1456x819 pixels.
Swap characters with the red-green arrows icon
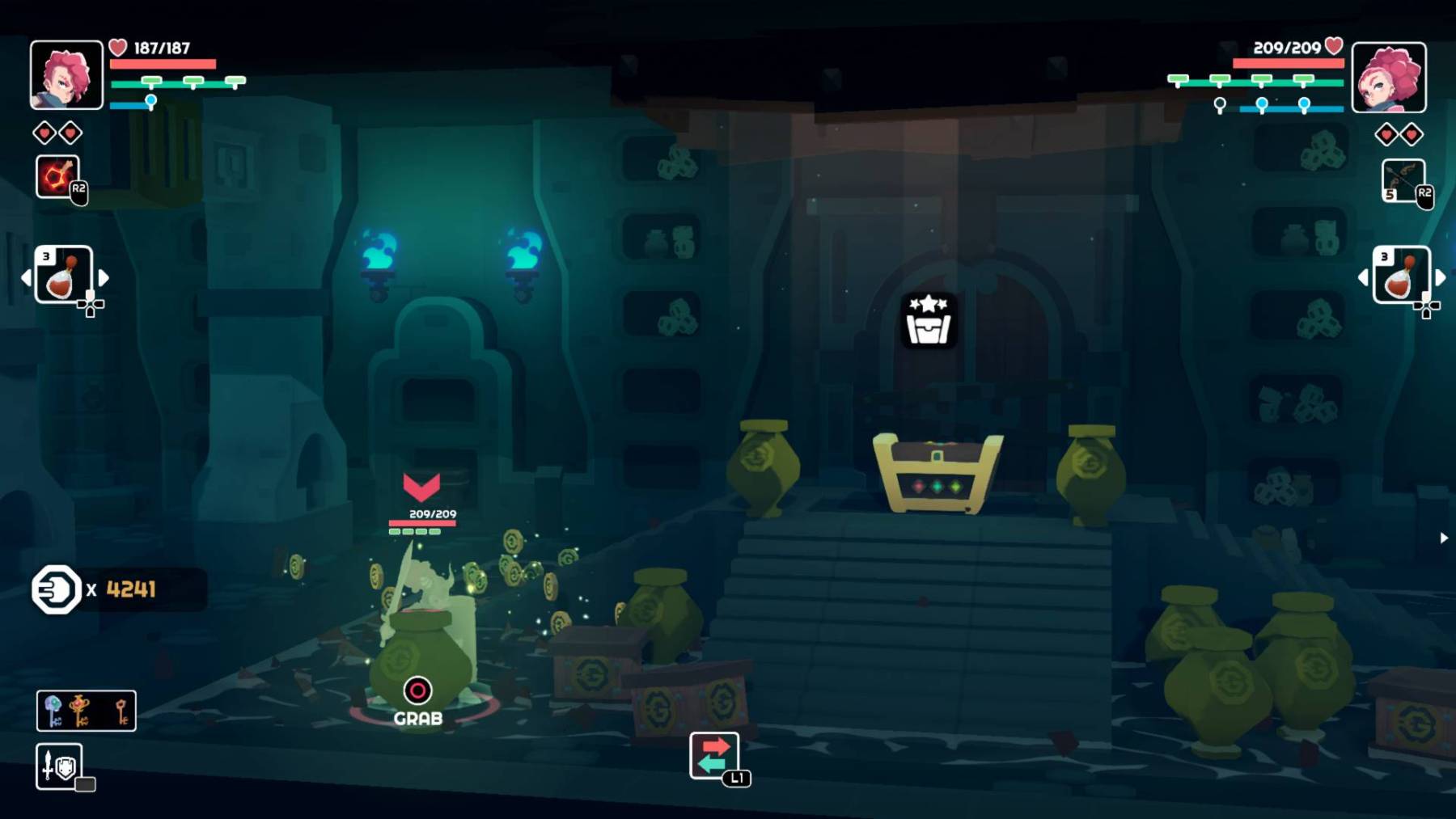[x=713, y=755]
